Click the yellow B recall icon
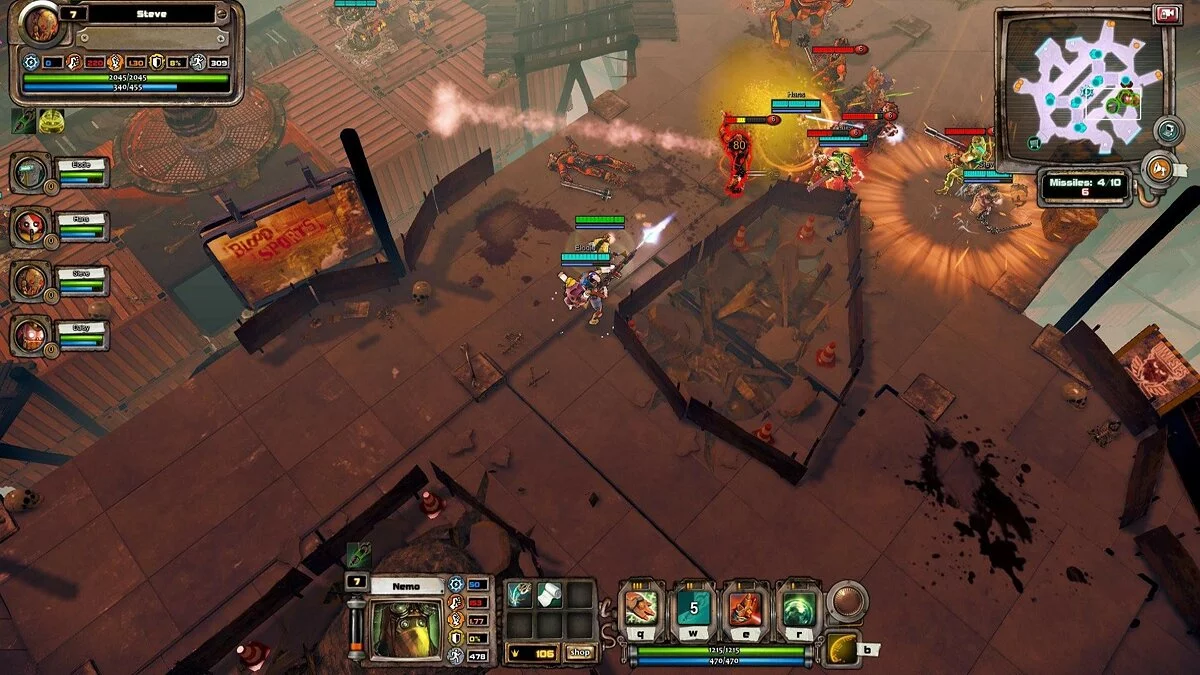Image resolution: width=1200 pixels, height=675 pixels. tap(843, 650)
